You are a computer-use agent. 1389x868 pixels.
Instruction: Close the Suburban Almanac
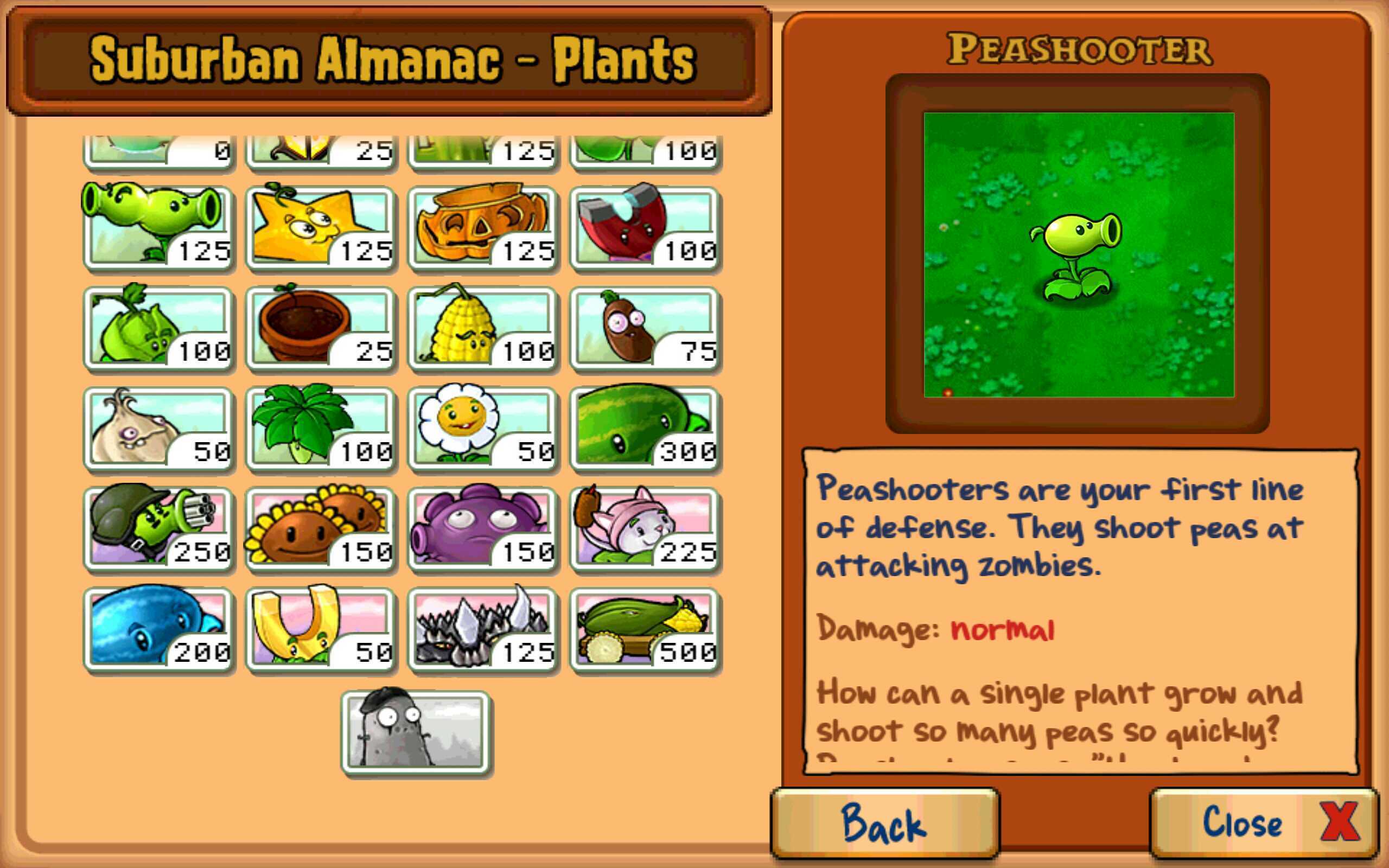coord(1264,822)
